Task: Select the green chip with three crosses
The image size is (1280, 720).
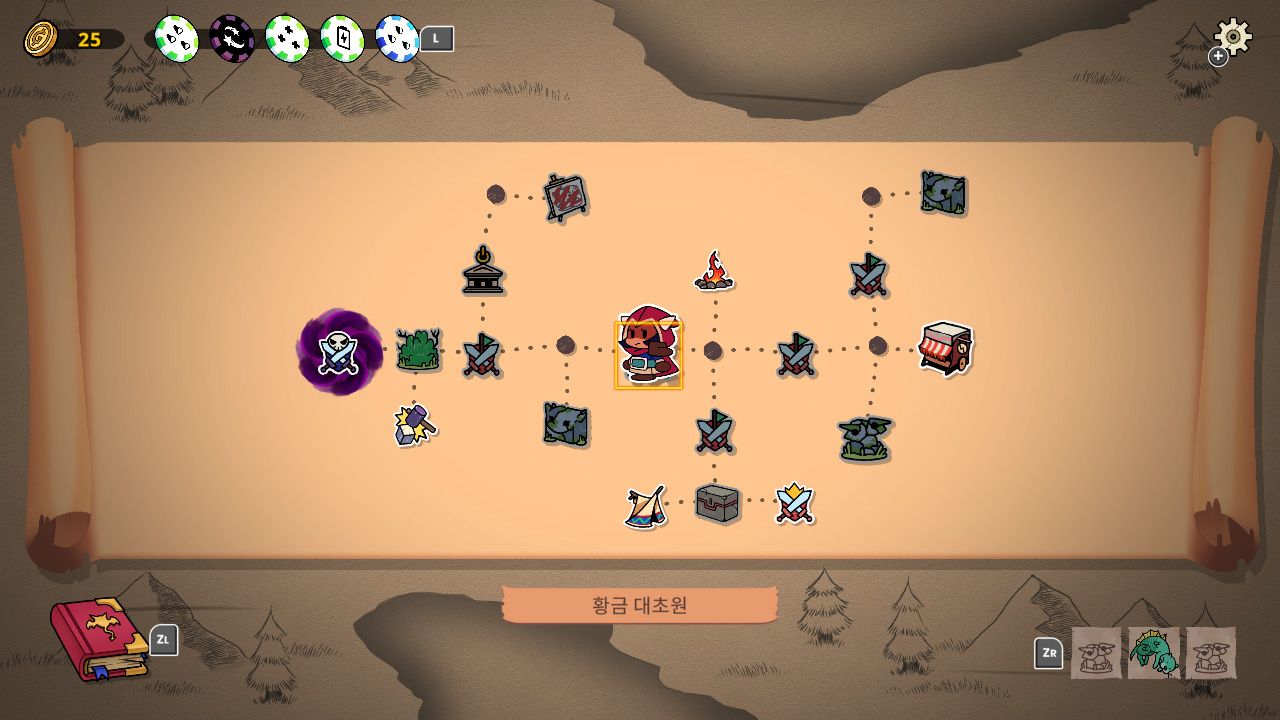Action: 287,39
